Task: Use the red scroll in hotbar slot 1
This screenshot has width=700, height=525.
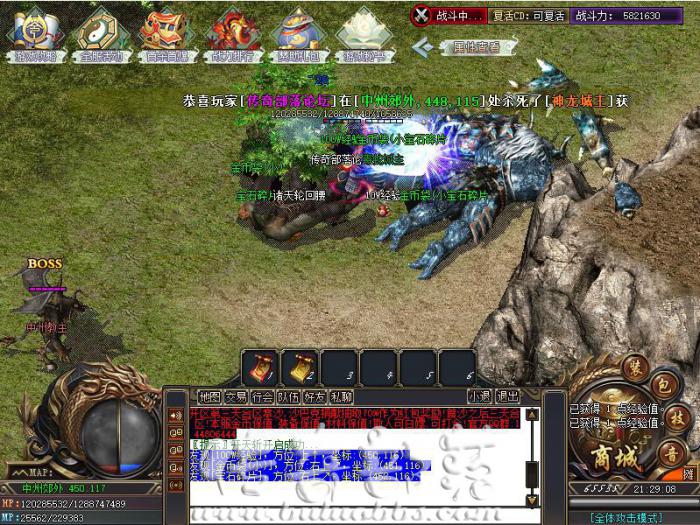Action: [x=259, y=368]
